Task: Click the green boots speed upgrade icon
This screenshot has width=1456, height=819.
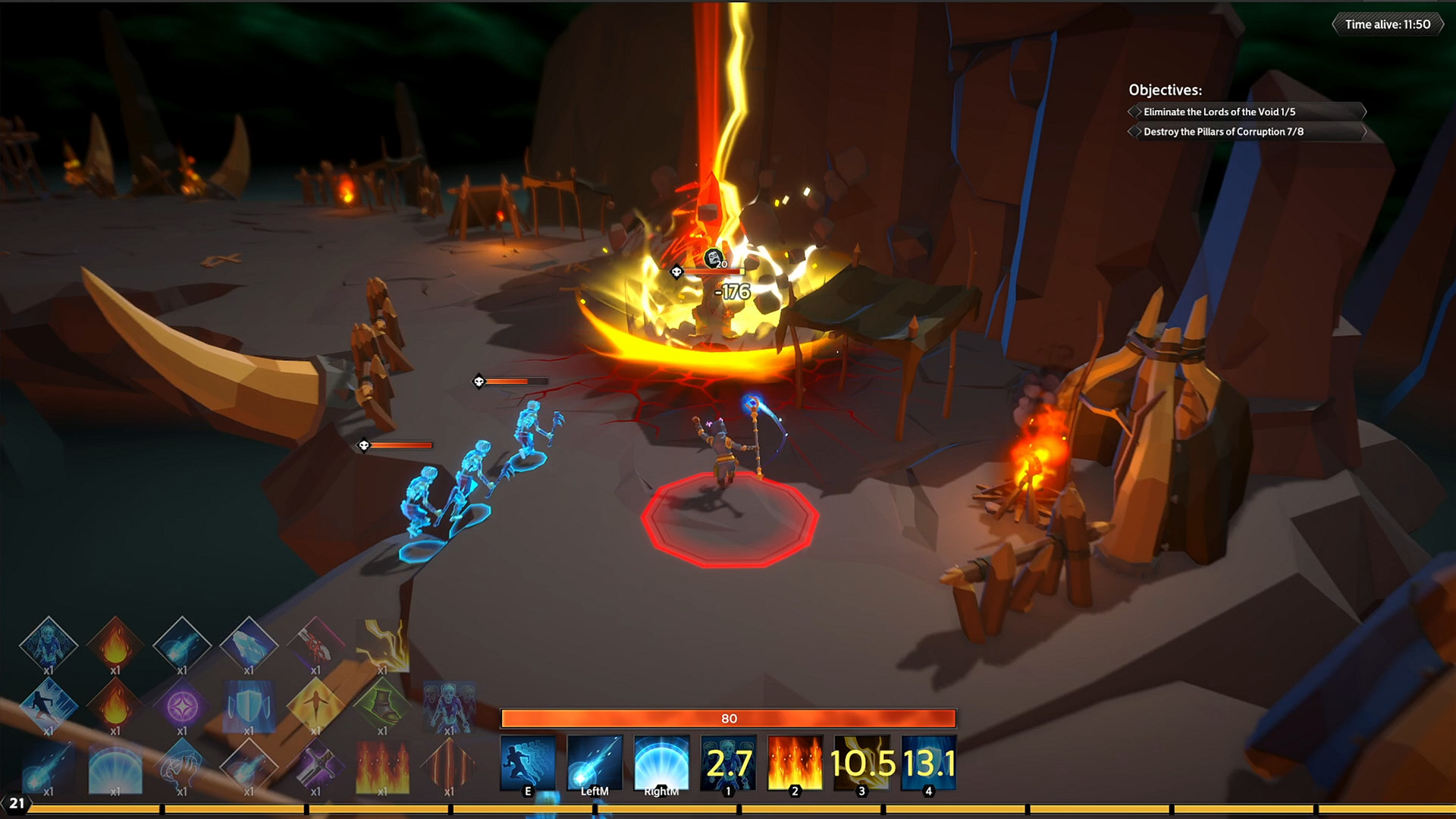Action: click(x=383, y=705)
